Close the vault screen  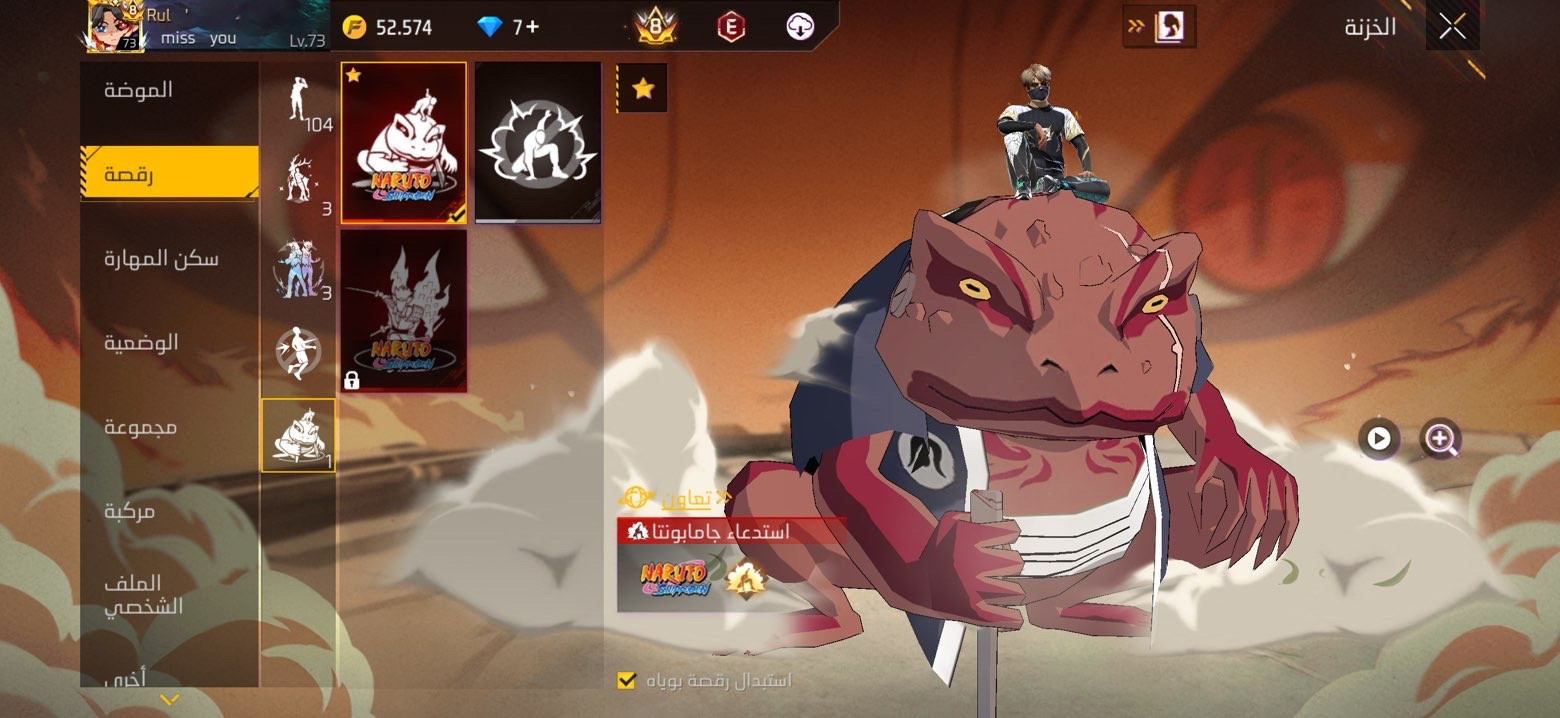tap(1452, 27)
